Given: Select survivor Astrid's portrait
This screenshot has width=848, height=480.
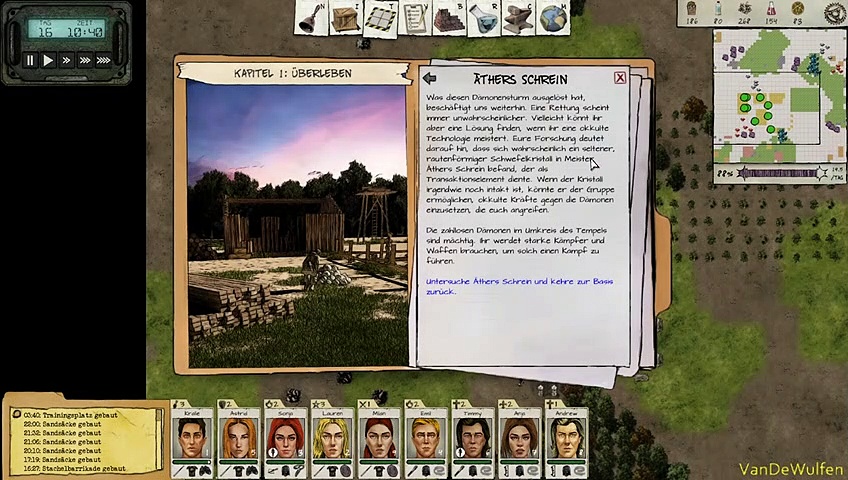Looking at the screenshot, I should [x=239, y=439].
